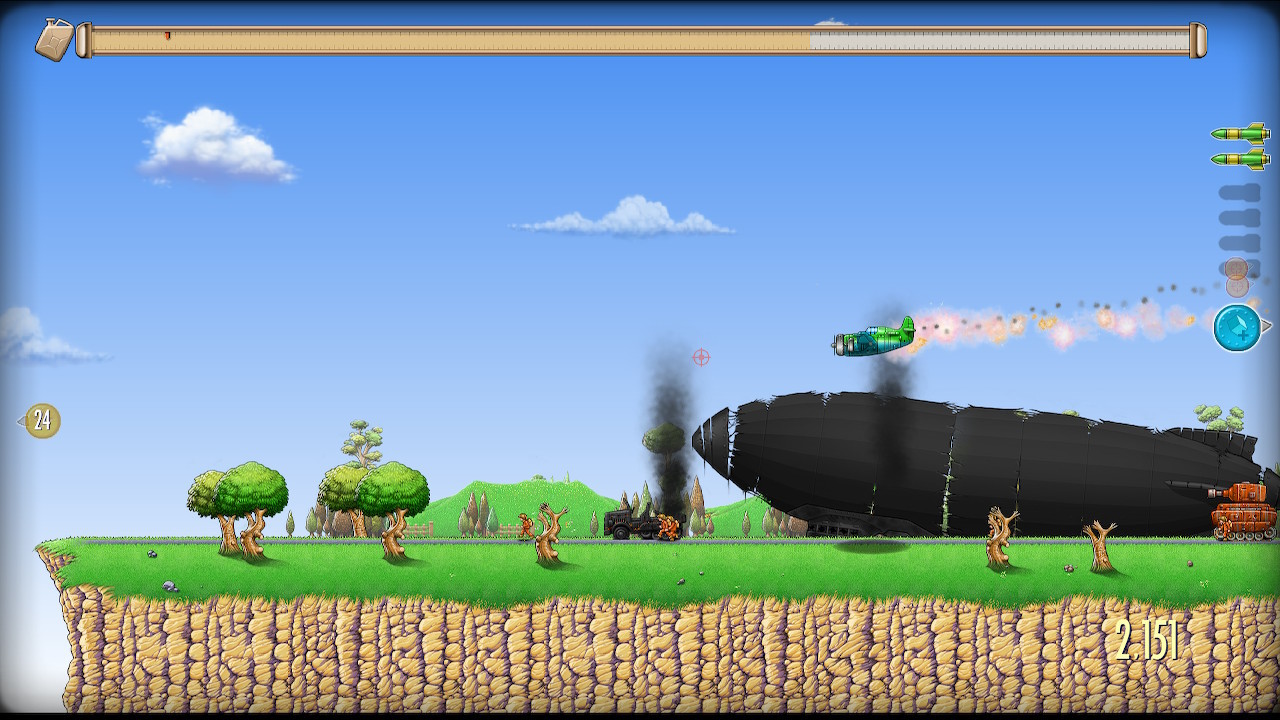Click the fuel jerrycan icon
1280x720 pixels.
tap(54, 40)
